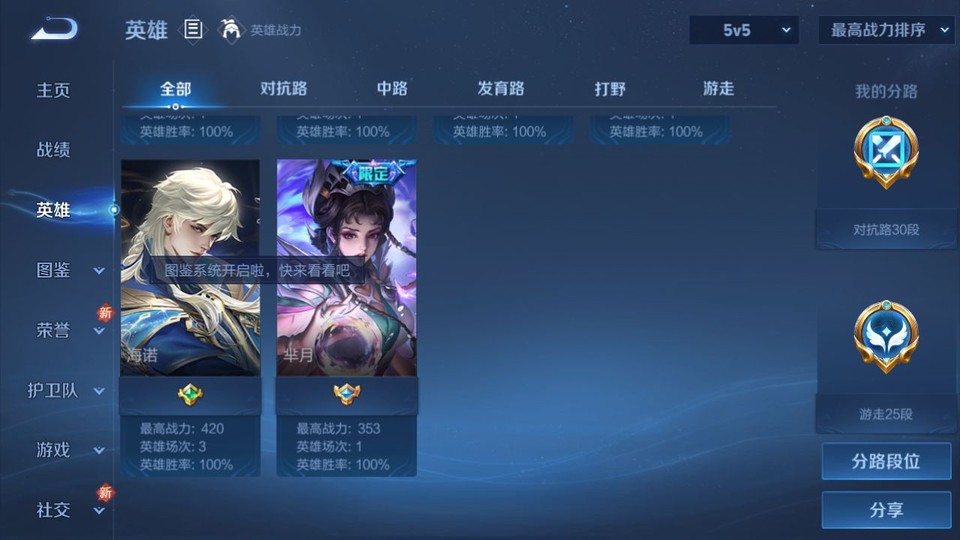Open the hero list icon beside 英雄
The width and height of the screenshot is (960, 540).
(194, 30)
